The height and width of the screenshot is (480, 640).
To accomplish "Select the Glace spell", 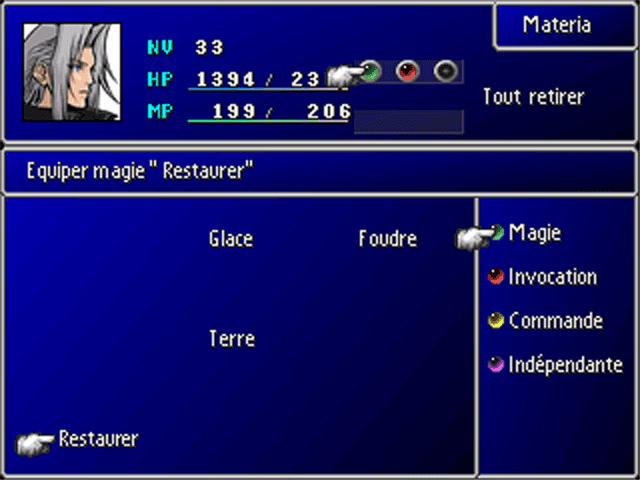I will tap(231, 239).
